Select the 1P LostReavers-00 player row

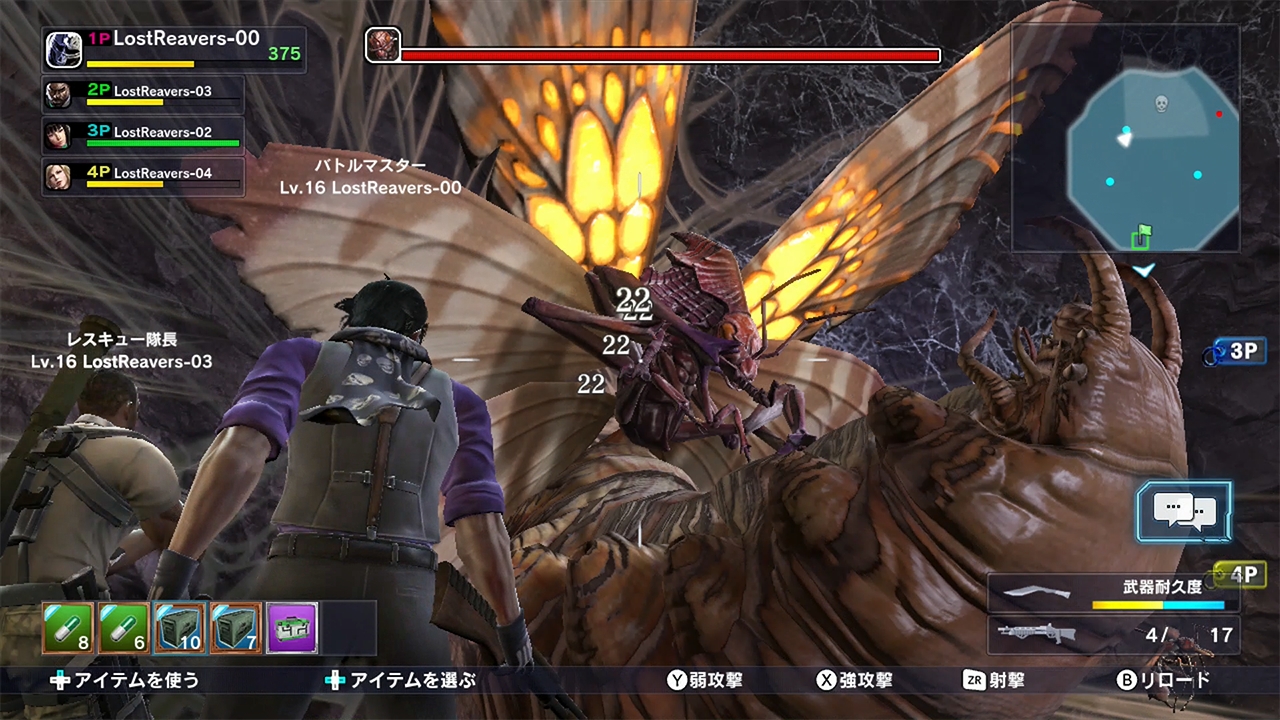coord(175,48)
